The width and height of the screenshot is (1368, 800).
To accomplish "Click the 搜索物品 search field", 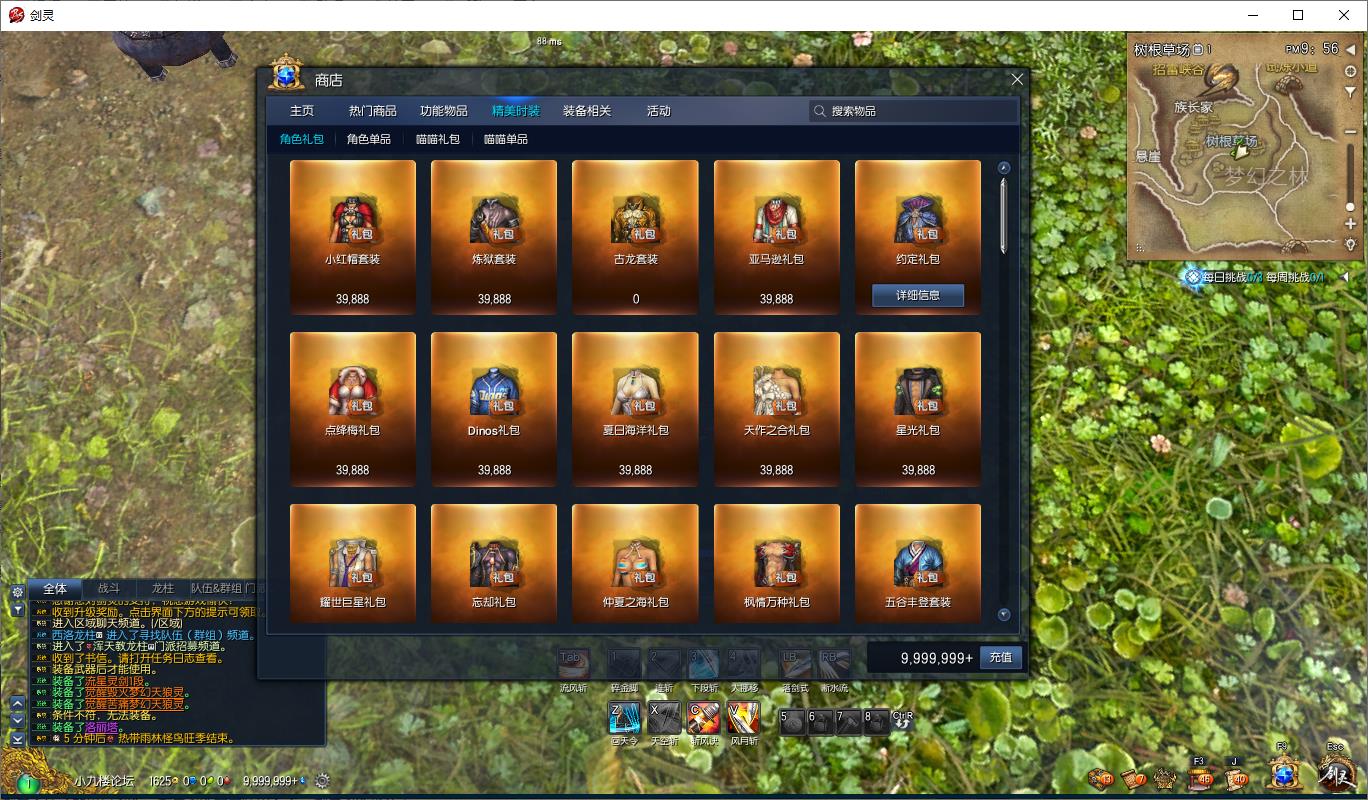I will (x=913, y=111).
